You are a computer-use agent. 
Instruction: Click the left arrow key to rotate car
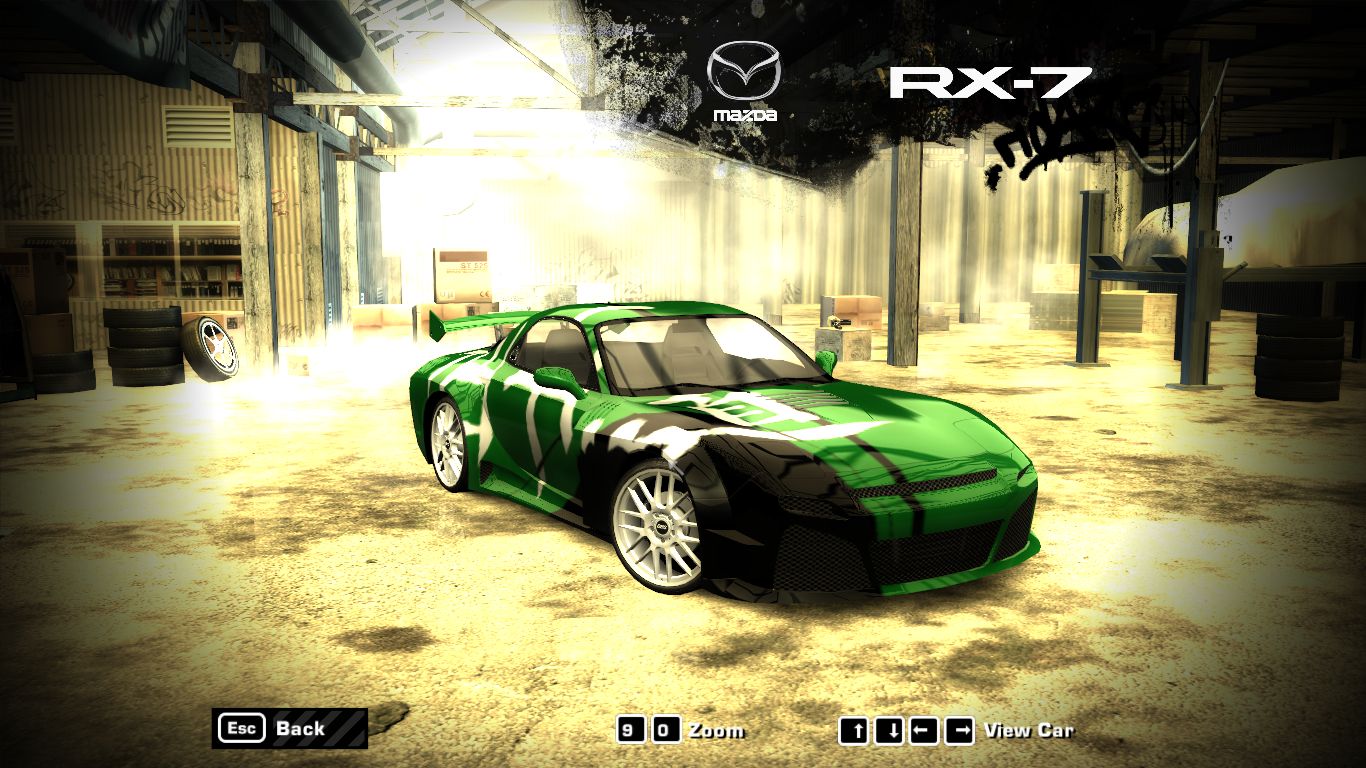pos(925,730)
